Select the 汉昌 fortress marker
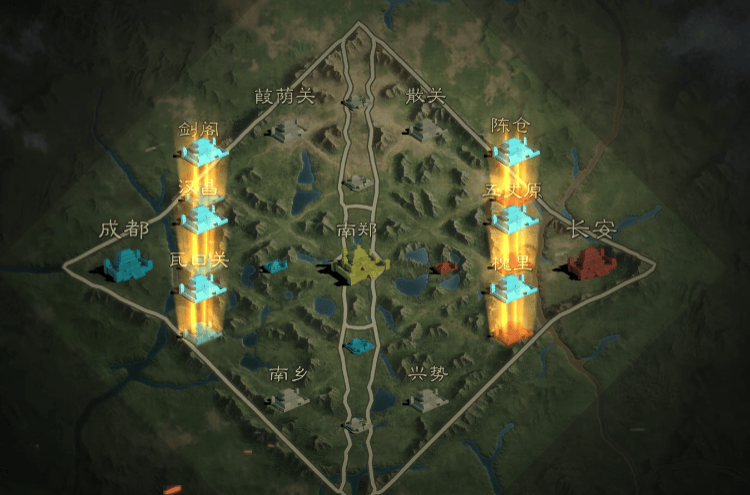750x495 pixels. click(x=204, y=218)
